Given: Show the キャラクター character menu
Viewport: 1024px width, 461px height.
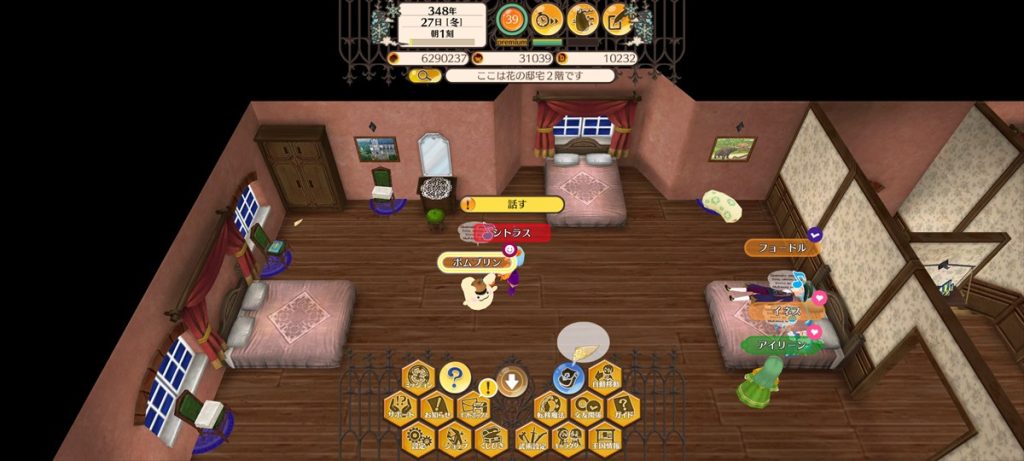Looking at the screenshot, I should click(568, 436).
